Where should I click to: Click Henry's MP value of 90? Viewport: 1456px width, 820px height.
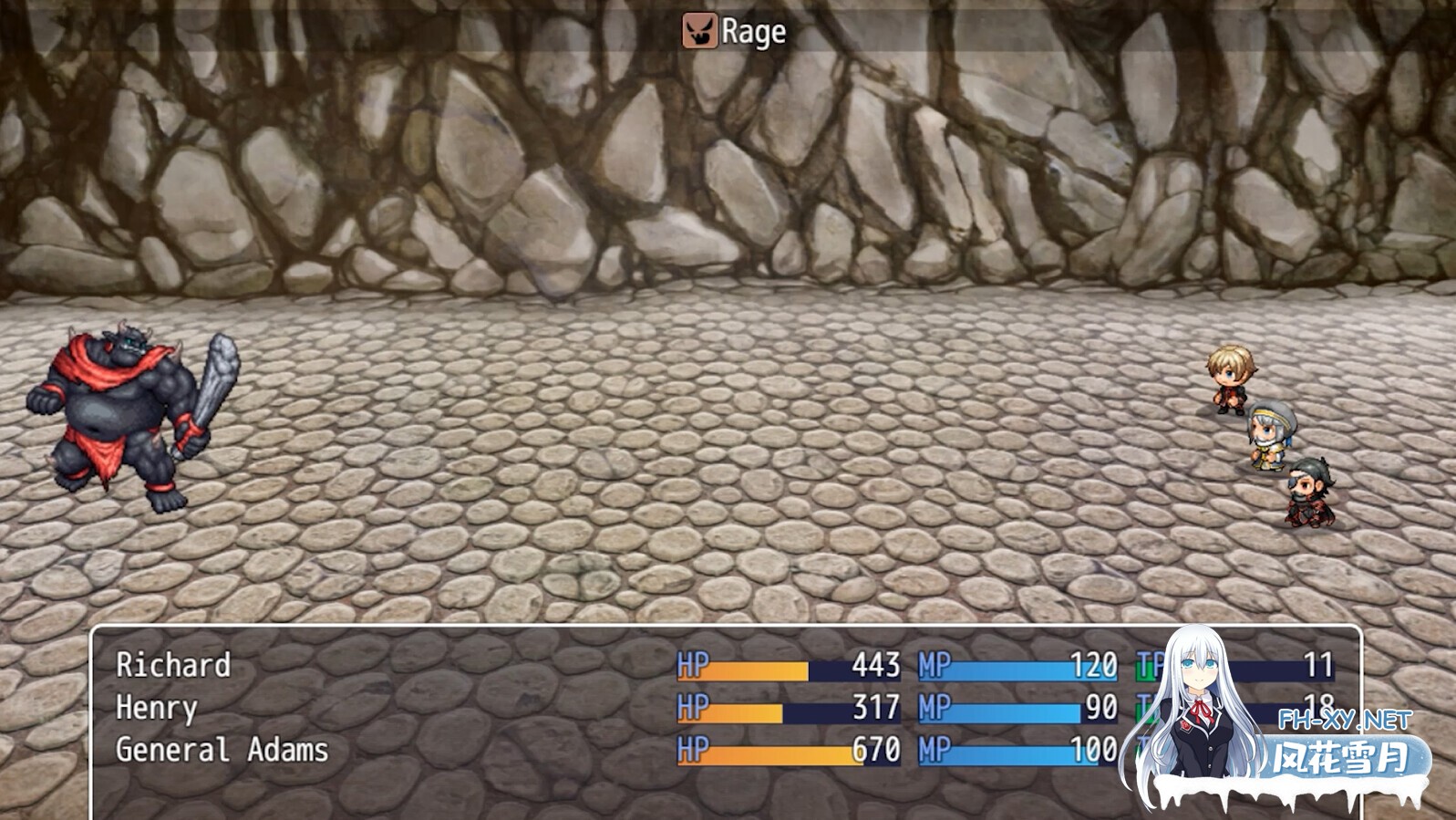tap(1101, 710)
